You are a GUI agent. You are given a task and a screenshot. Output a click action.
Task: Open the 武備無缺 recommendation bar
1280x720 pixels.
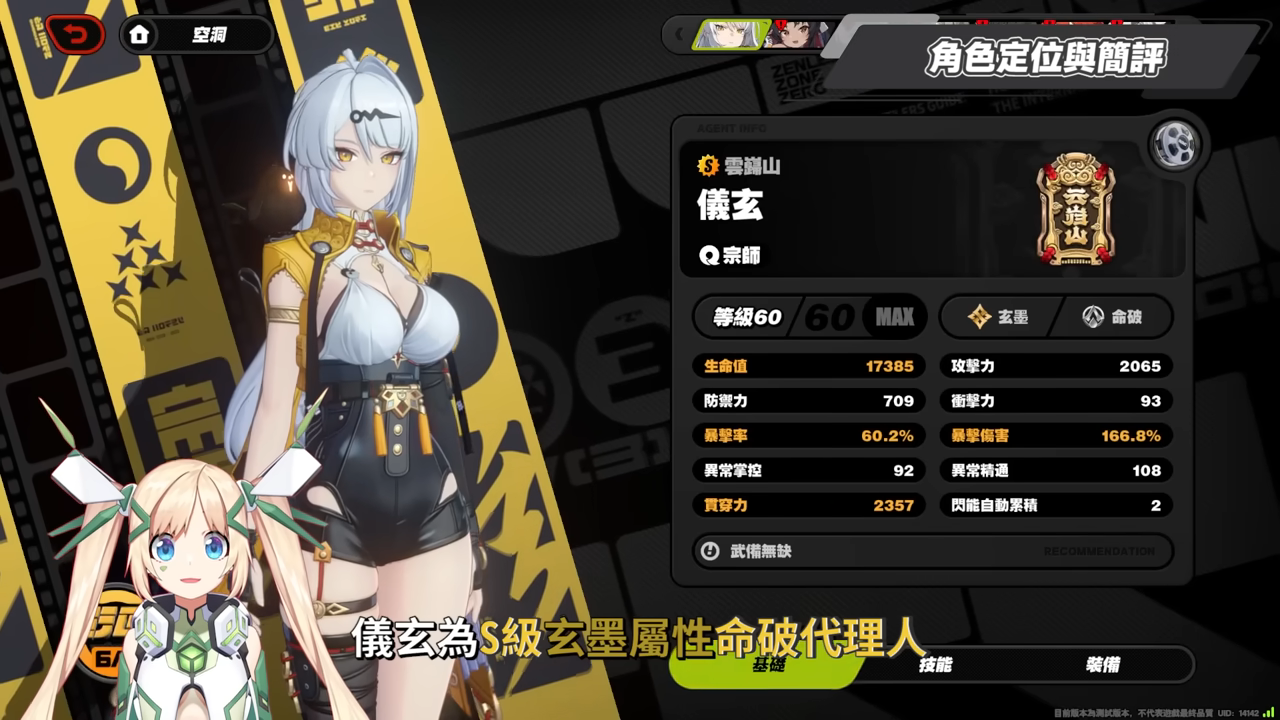pos(932,551)
